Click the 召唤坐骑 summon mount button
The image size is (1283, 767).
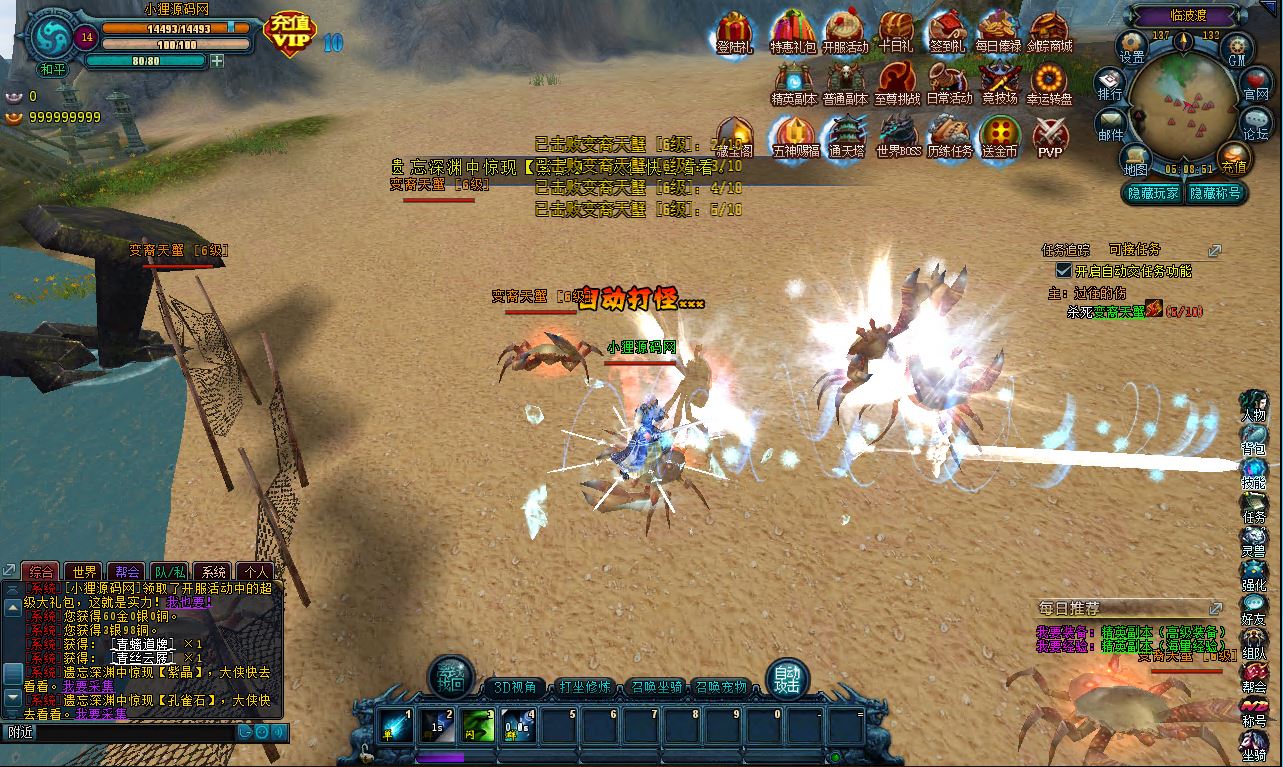(656, 687)
